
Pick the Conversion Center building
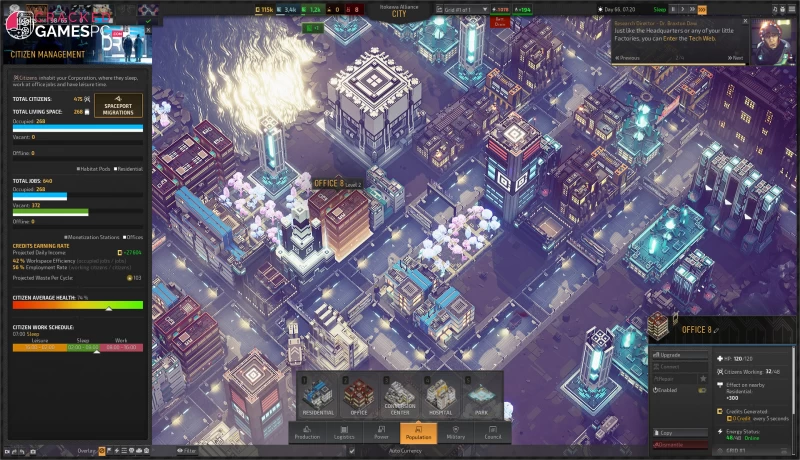tap(399, 398)
